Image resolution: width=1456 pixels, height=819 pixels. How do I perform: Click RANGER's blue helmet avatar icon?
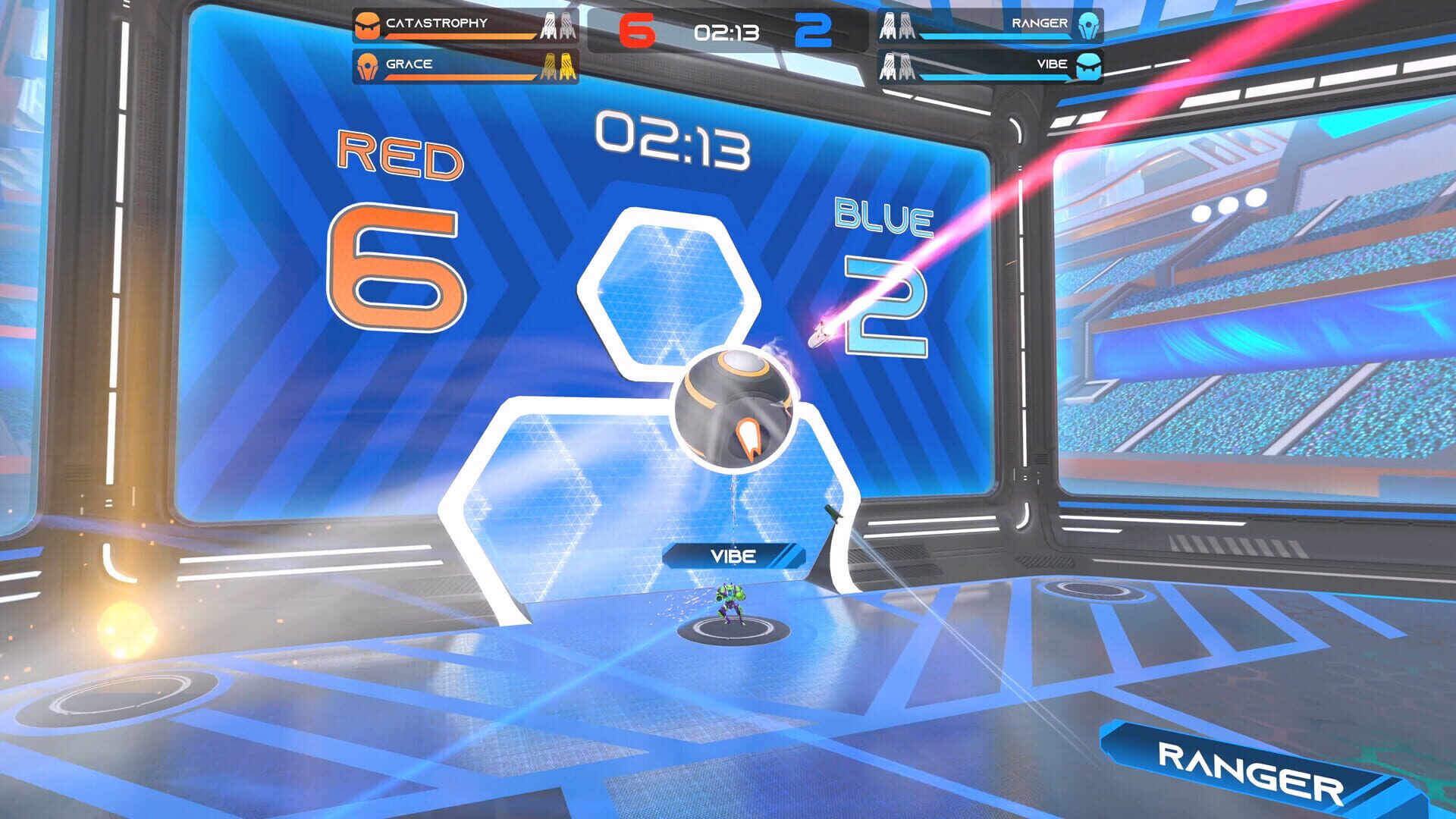tap(1088, 25)
